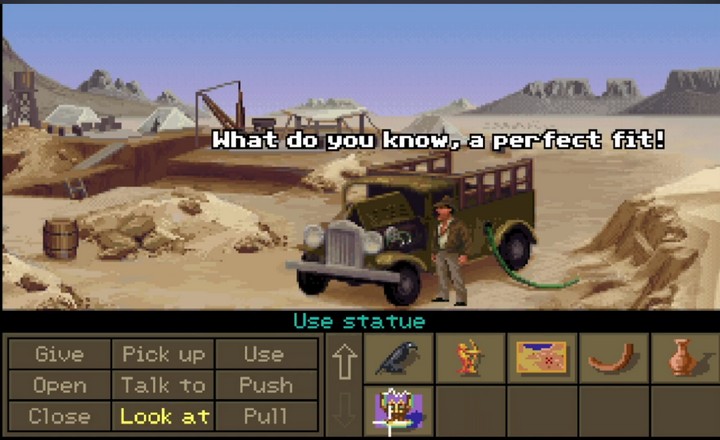
Task: Choose the Talk to verb
Action: pos(163,385)
